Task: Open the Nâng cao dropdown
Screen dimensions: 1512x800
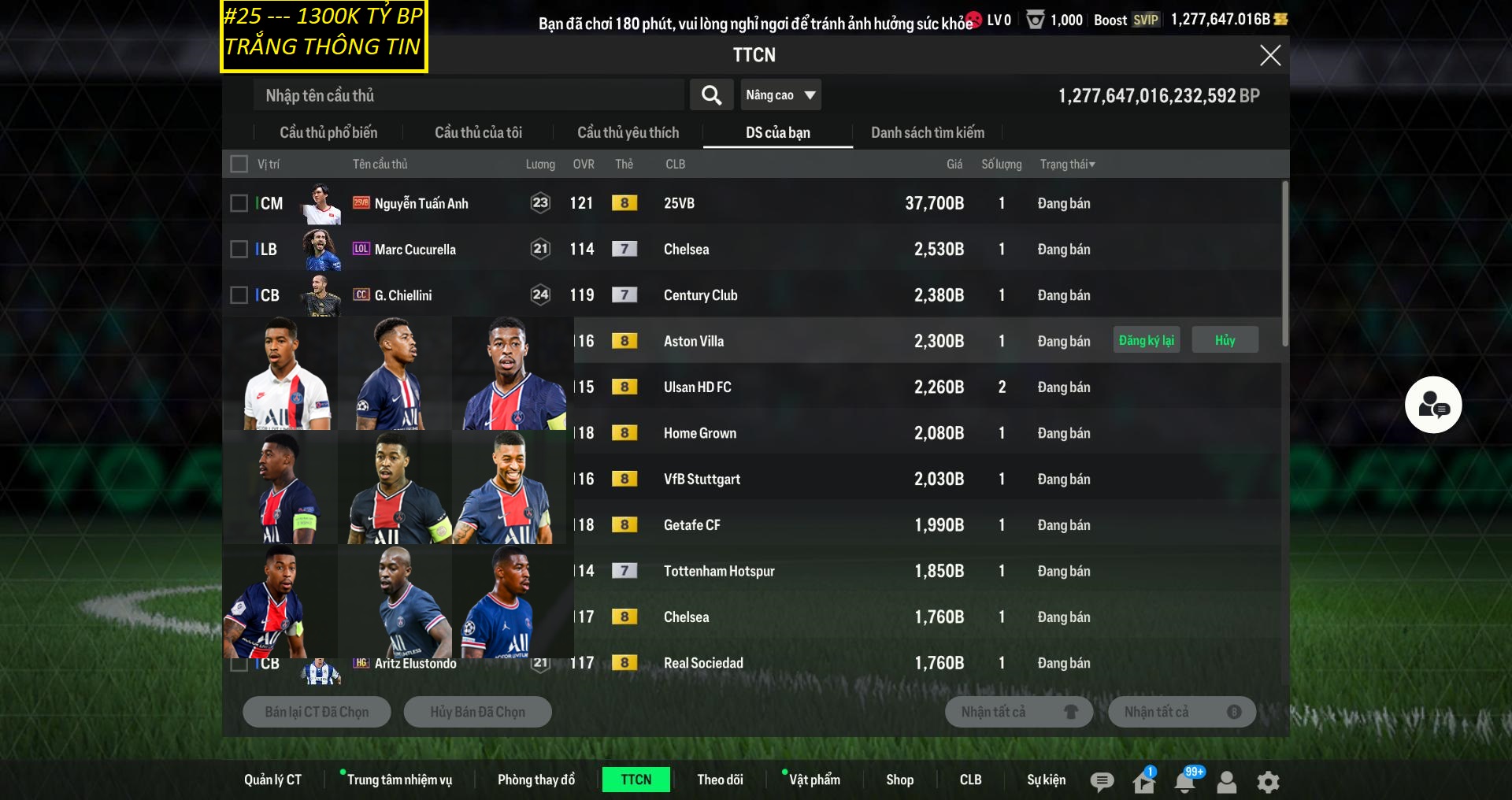Action: [x=780, y=95]
